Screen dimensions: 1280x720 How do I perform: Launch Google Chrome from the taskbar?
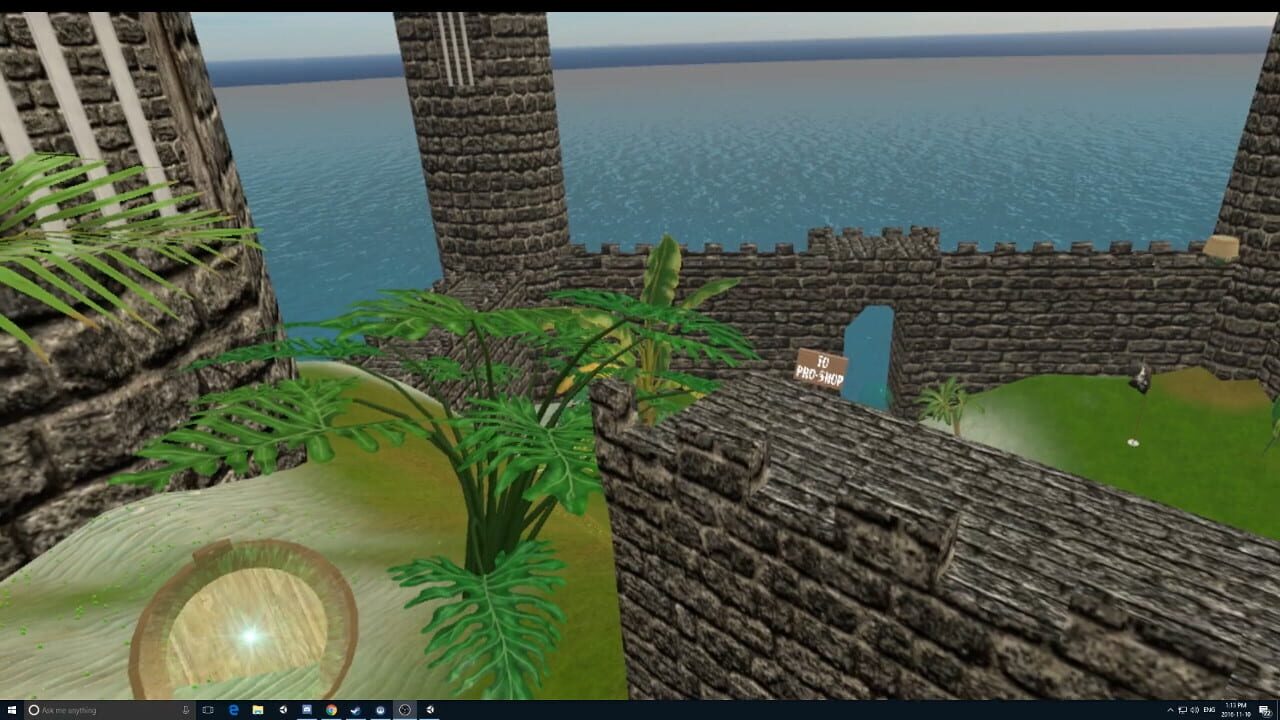(330, 710)
